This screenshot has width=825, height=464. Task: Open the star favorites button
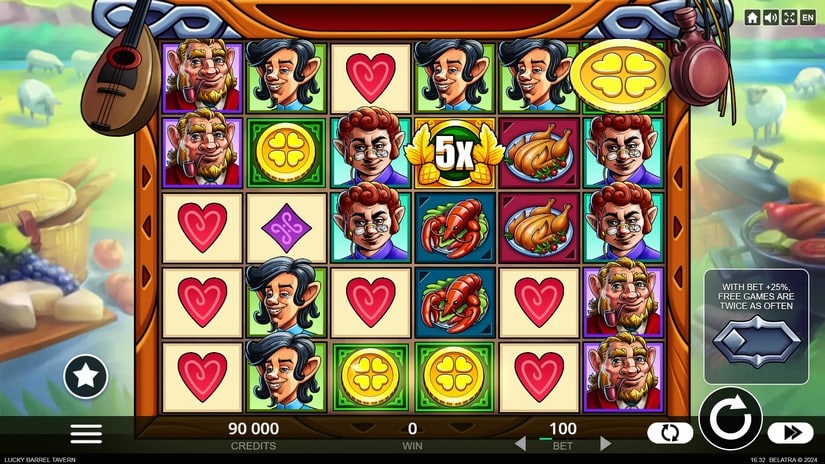pyautogui.click(x=86, y=376)
